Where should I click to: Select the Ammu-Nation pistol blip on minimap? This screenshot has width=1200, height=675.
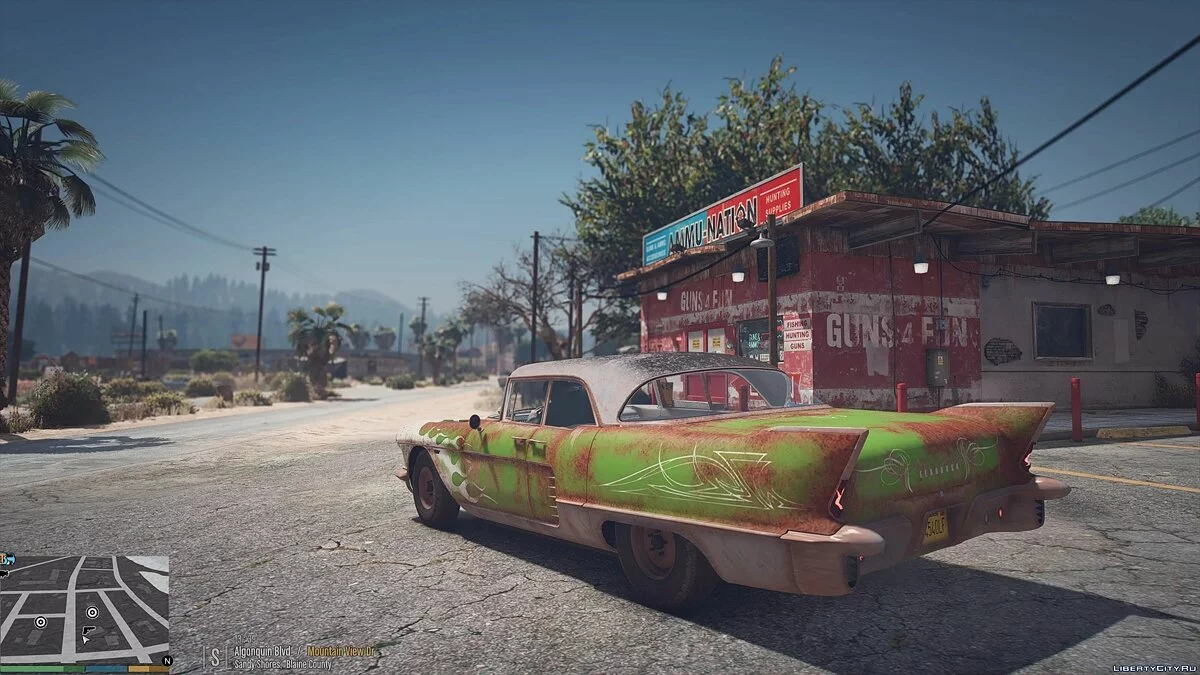click(x=88, y=632)
